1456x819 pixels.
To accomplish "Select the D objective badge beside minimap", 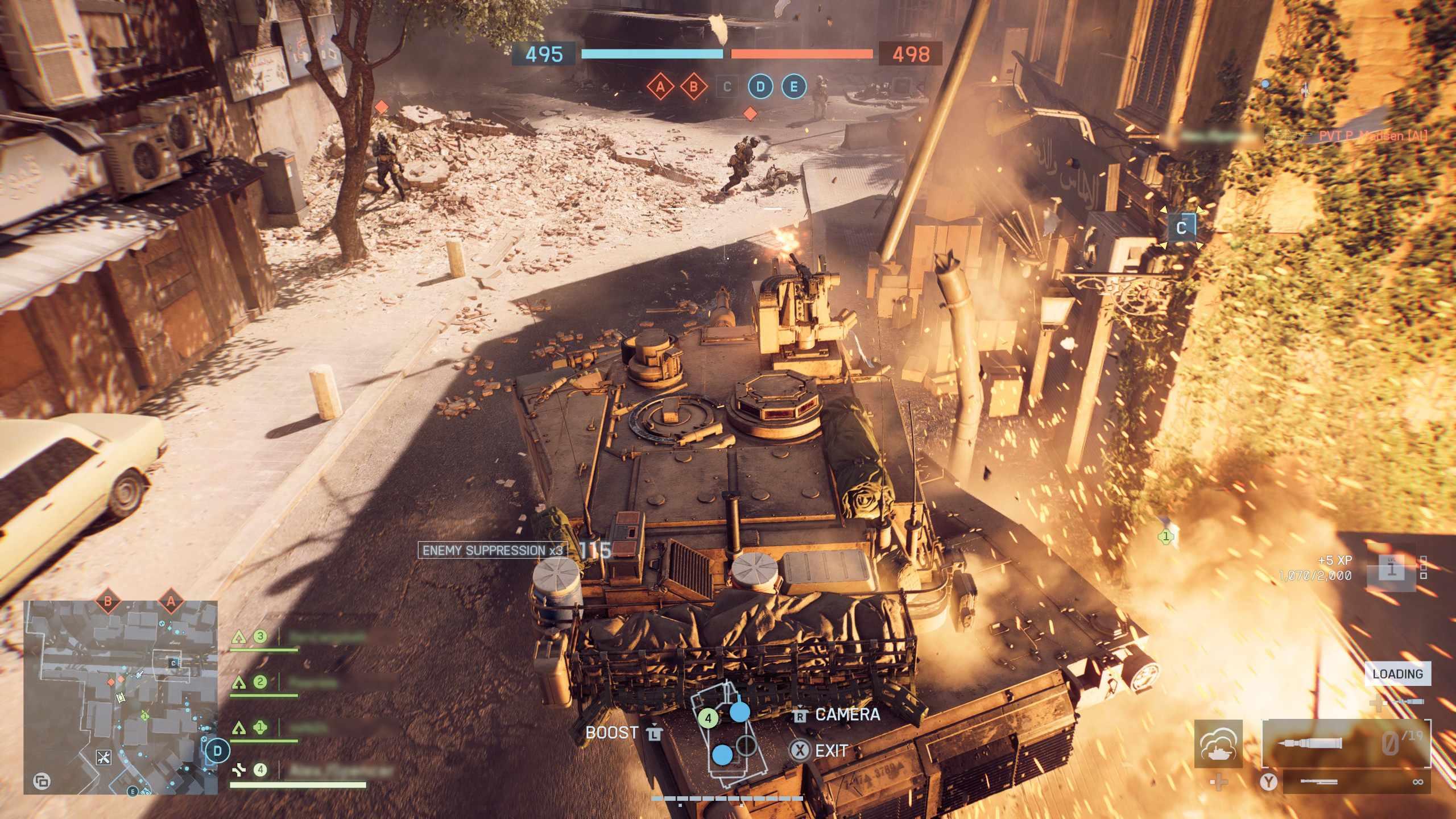I will click(x=217, y=751).
